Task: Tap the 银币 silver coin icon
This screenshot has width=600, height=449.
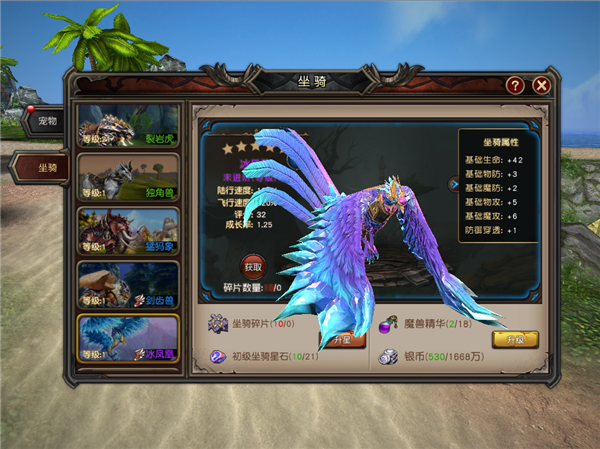Action: 386,356
